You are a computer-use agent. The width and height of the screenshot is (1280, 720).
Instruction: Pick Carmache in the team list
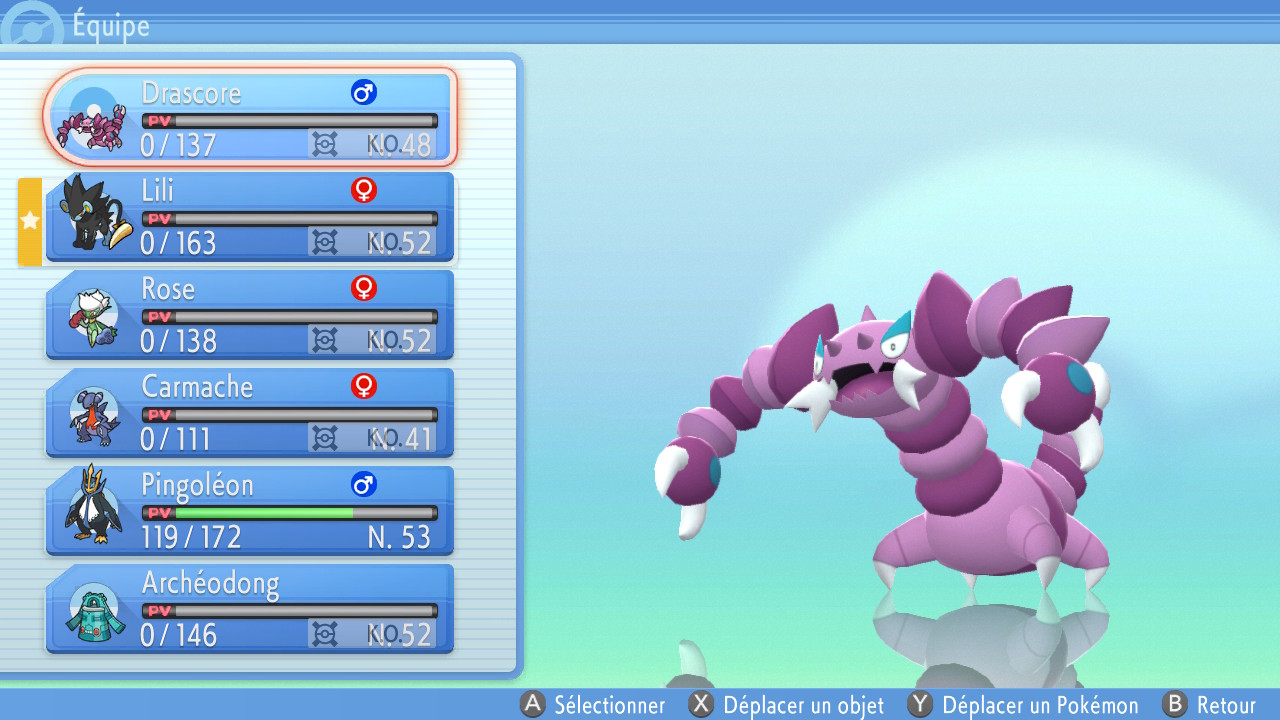click(250, 412)
